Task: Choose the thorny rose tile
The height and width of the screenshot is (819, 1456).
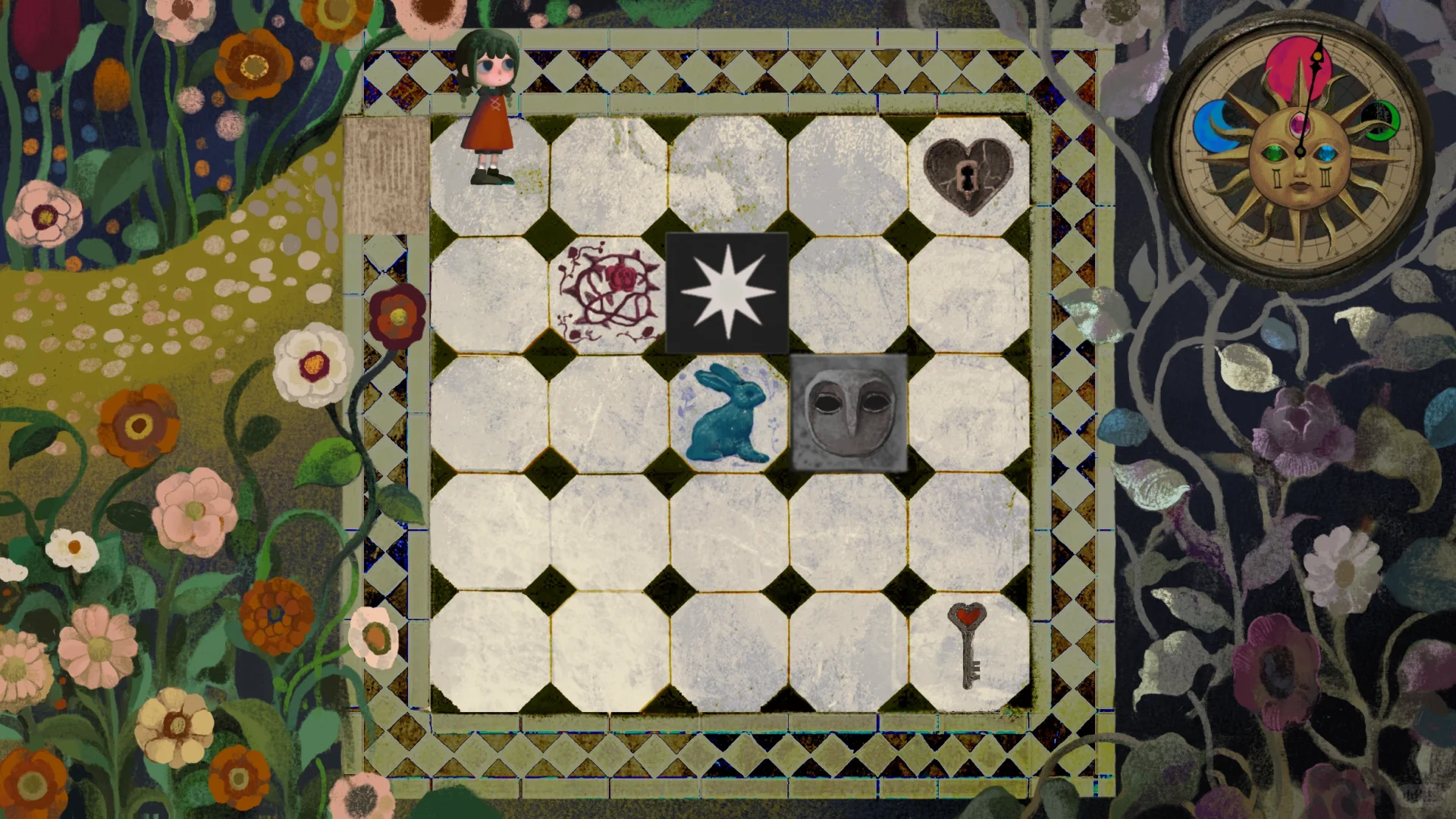Action: point(609,296)
